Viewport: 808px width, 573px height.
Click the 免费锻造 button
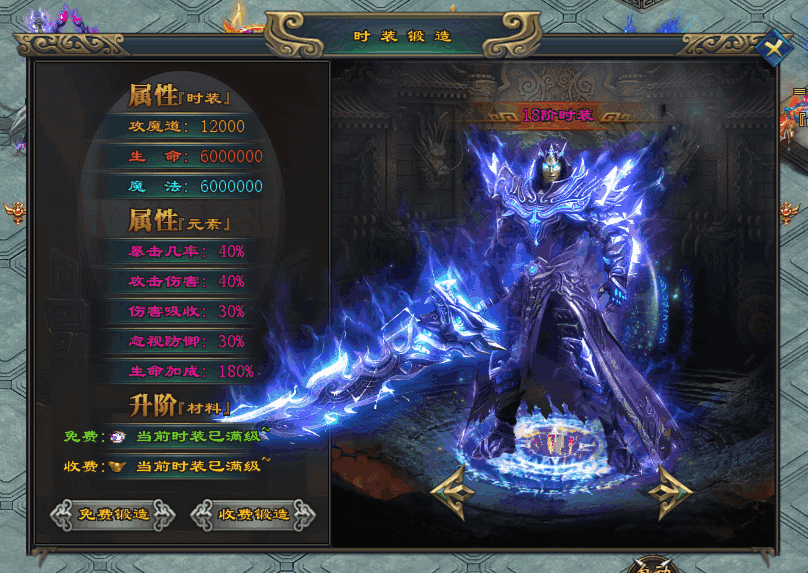pyautogui.click(x=113, y=515)
